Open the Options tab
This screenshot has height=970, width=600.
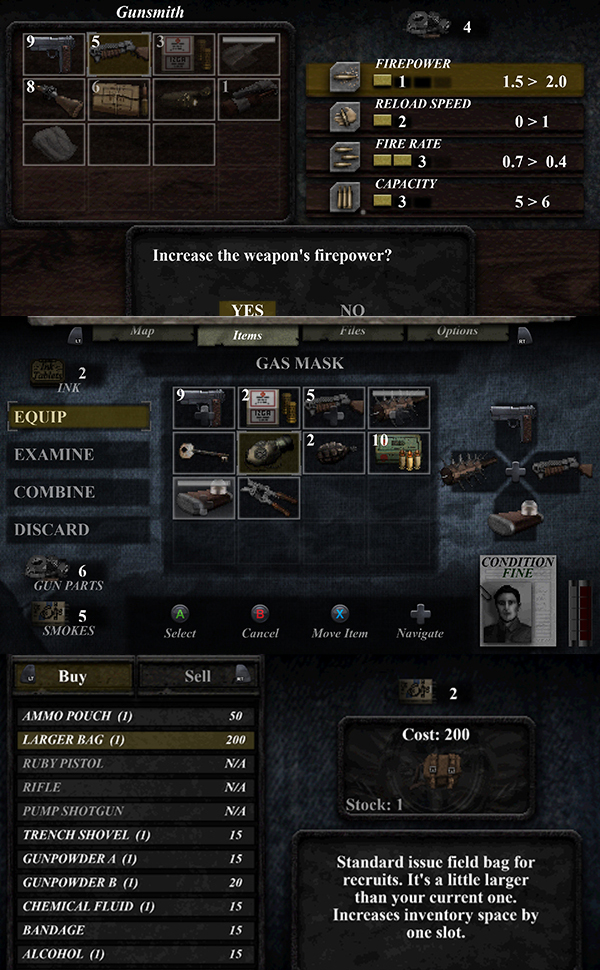point(457,332)
